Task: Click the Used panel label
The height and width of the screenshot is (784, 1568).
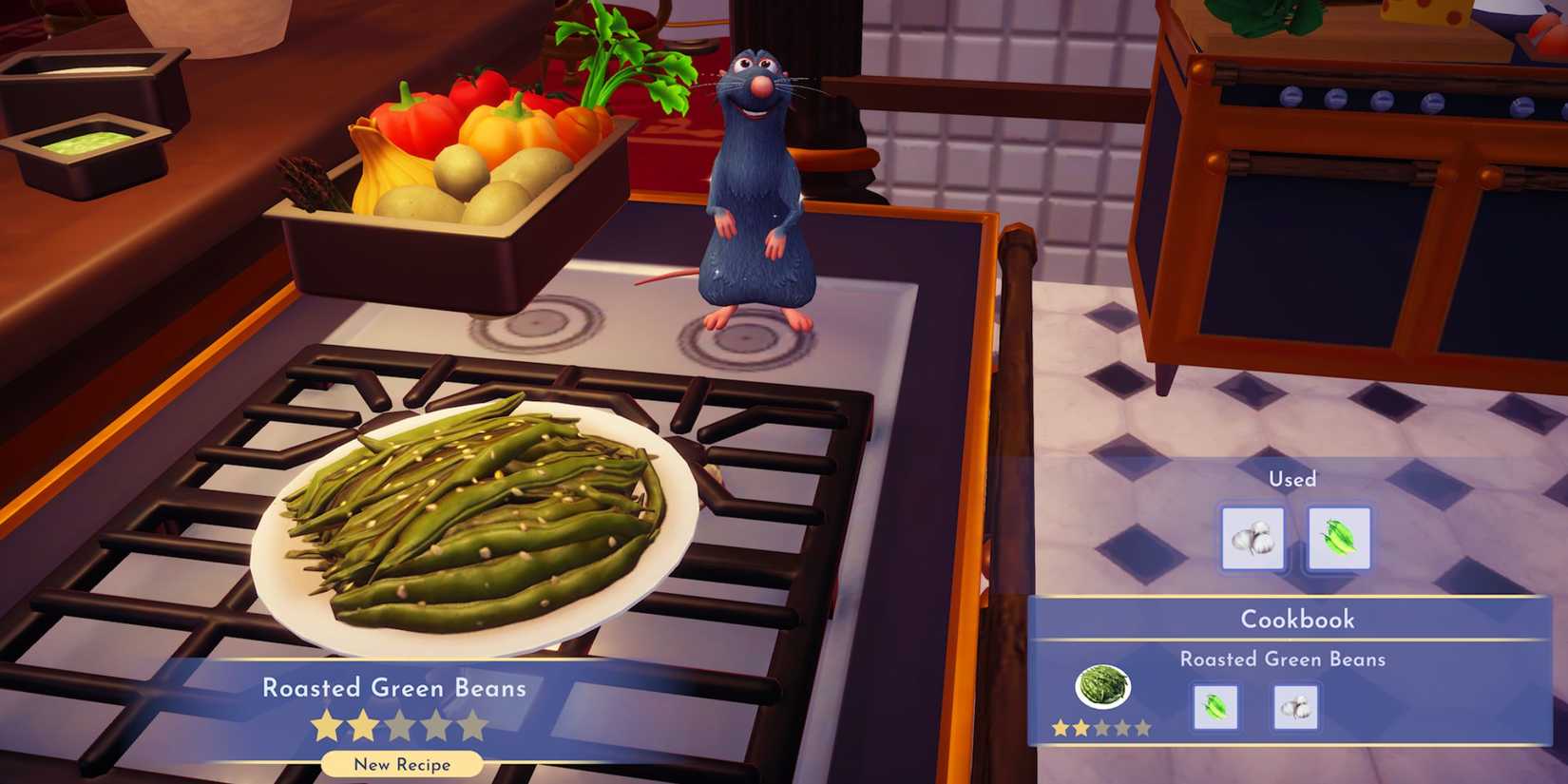Action: [1294, 479]
